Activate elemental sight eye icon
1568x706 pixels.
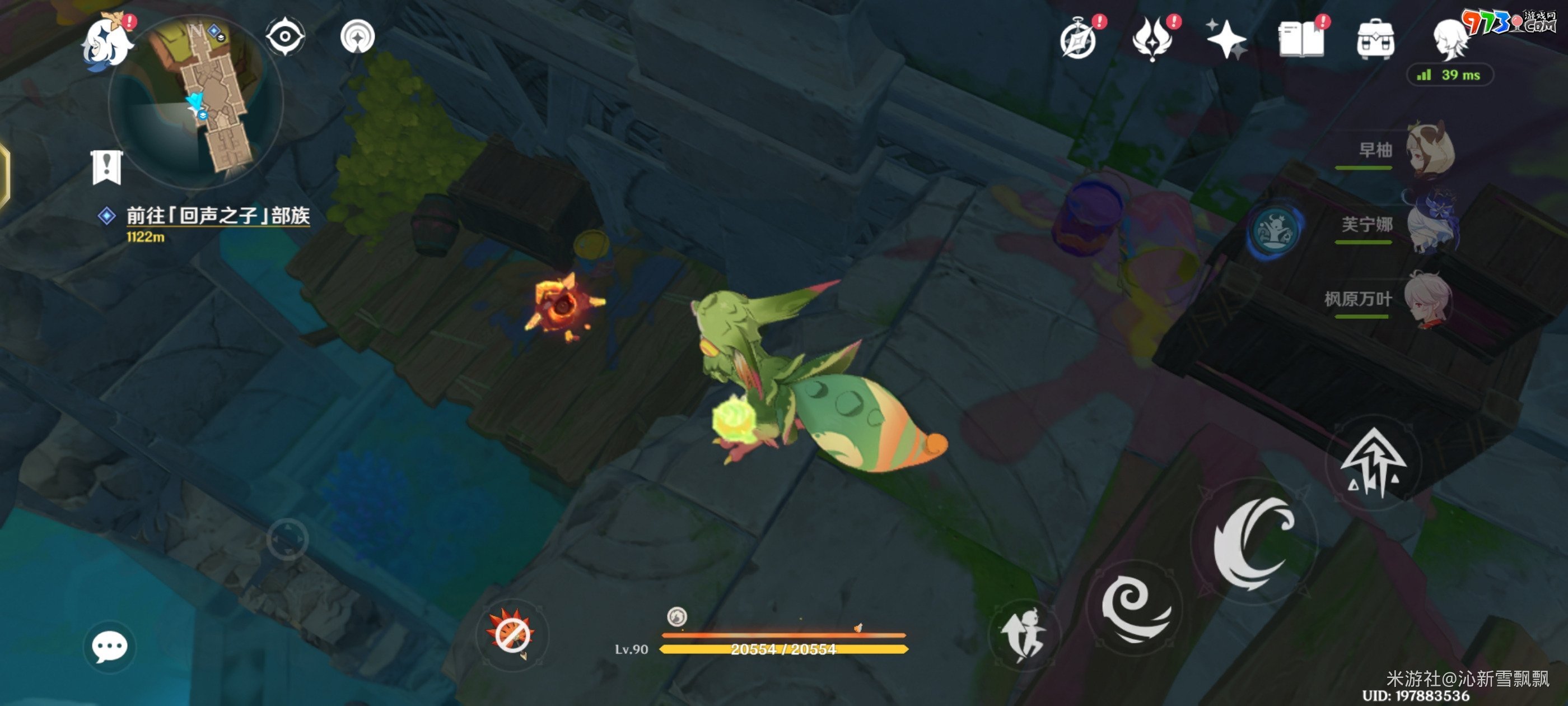pyautogui.click(x=285, y=36)
